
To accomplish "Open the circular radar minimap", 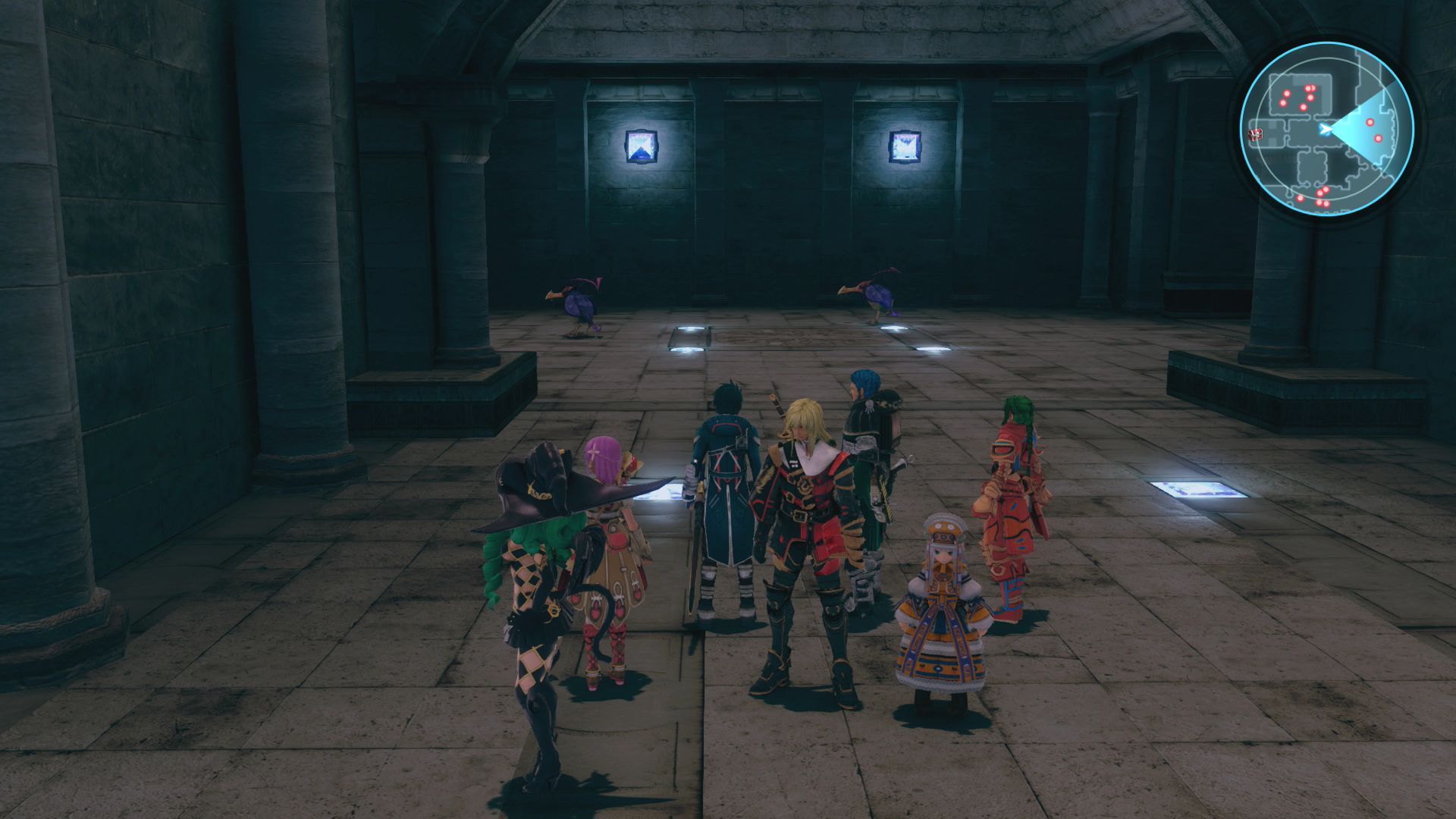I will 1327,130.
